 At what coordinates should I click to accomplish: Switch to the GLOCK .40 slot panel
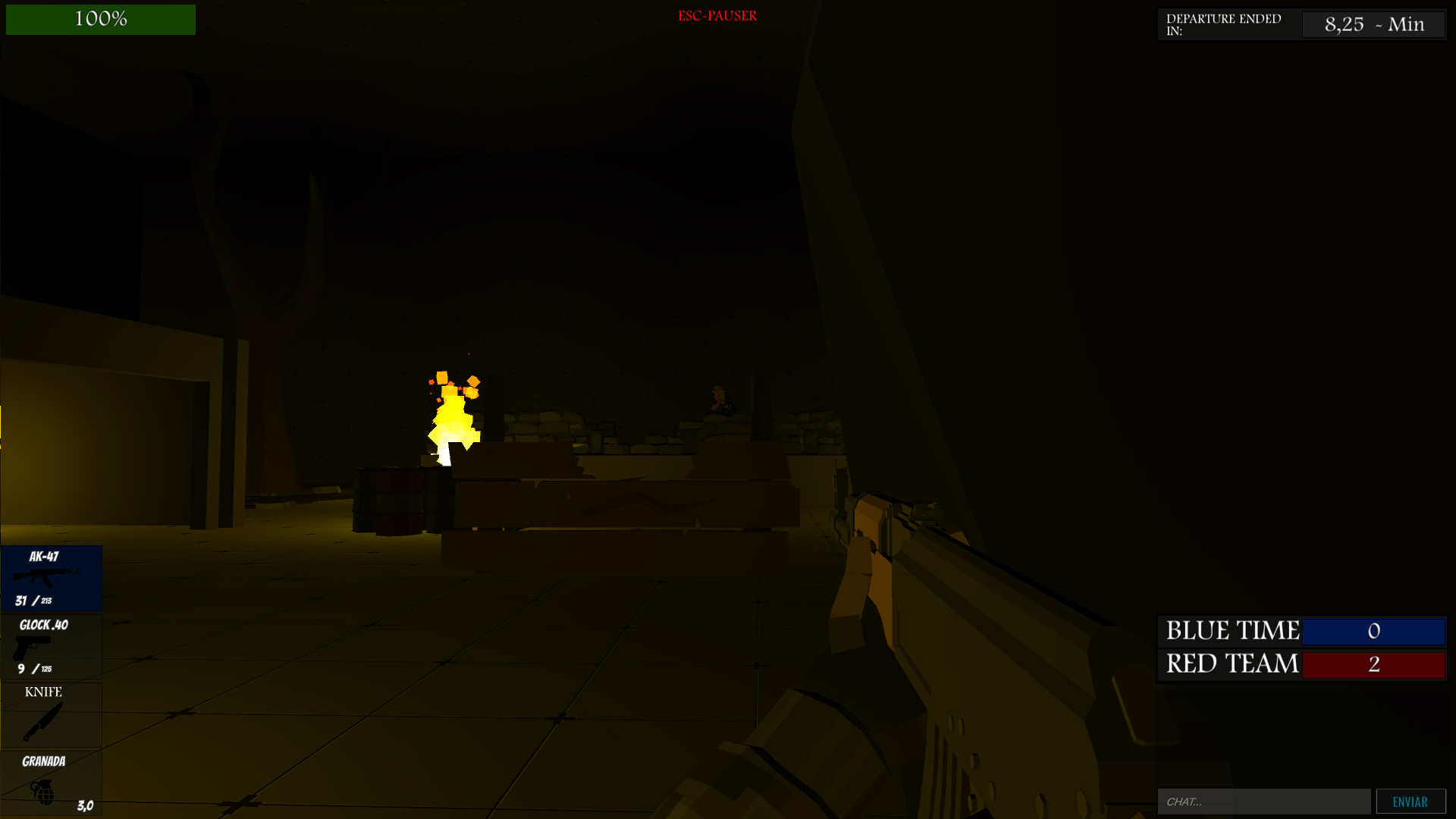point(51,646)
